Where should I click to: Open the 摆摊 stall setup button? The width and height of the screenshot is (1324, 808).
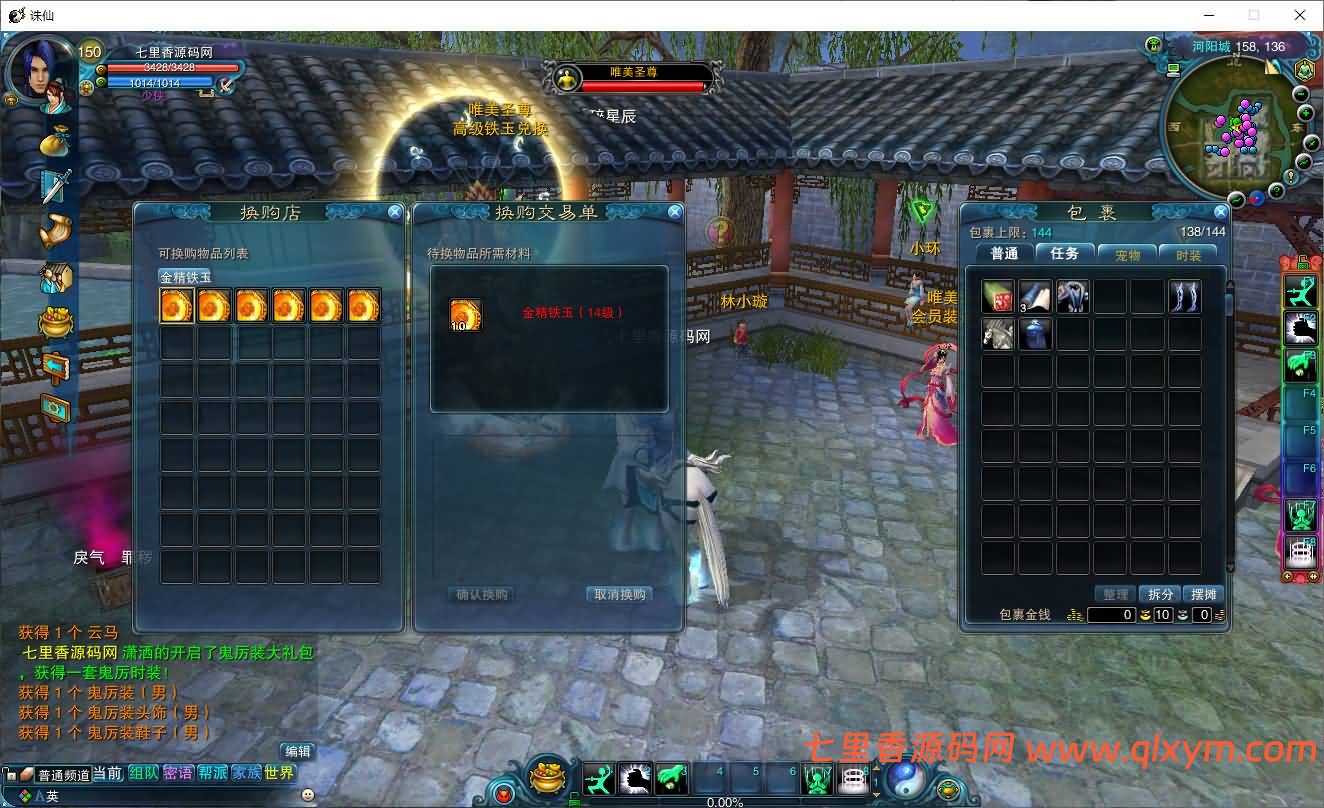pyautogui.click(x=1205, y=594)
